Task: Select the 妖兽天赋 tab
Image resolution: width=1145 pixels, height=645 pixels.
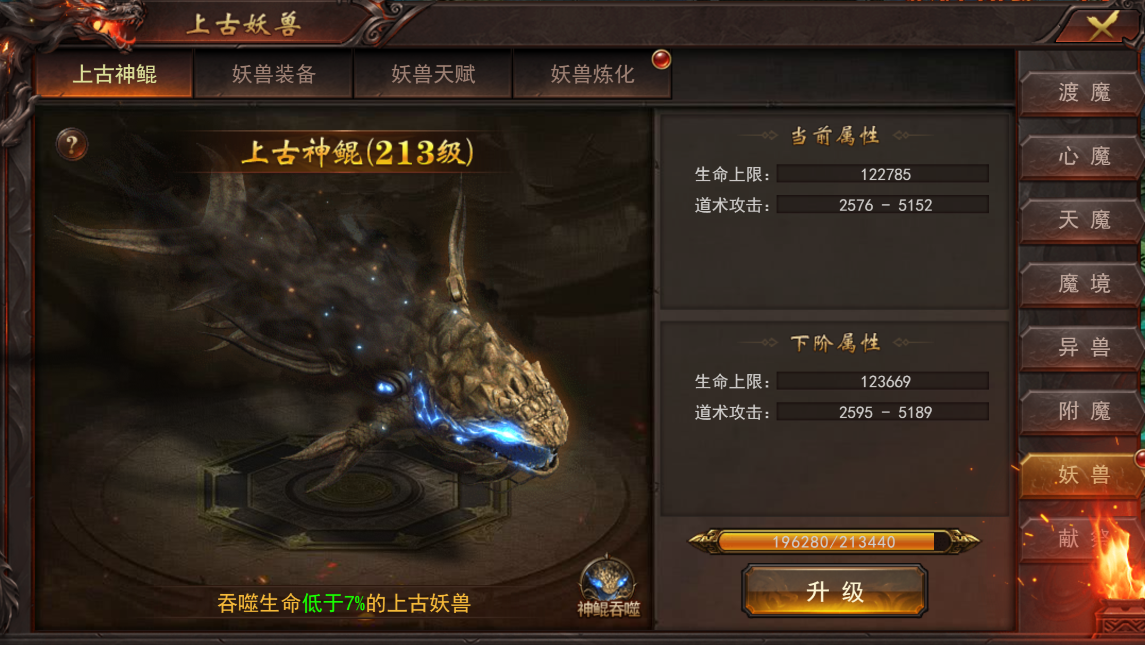Action: pos(433,75)
